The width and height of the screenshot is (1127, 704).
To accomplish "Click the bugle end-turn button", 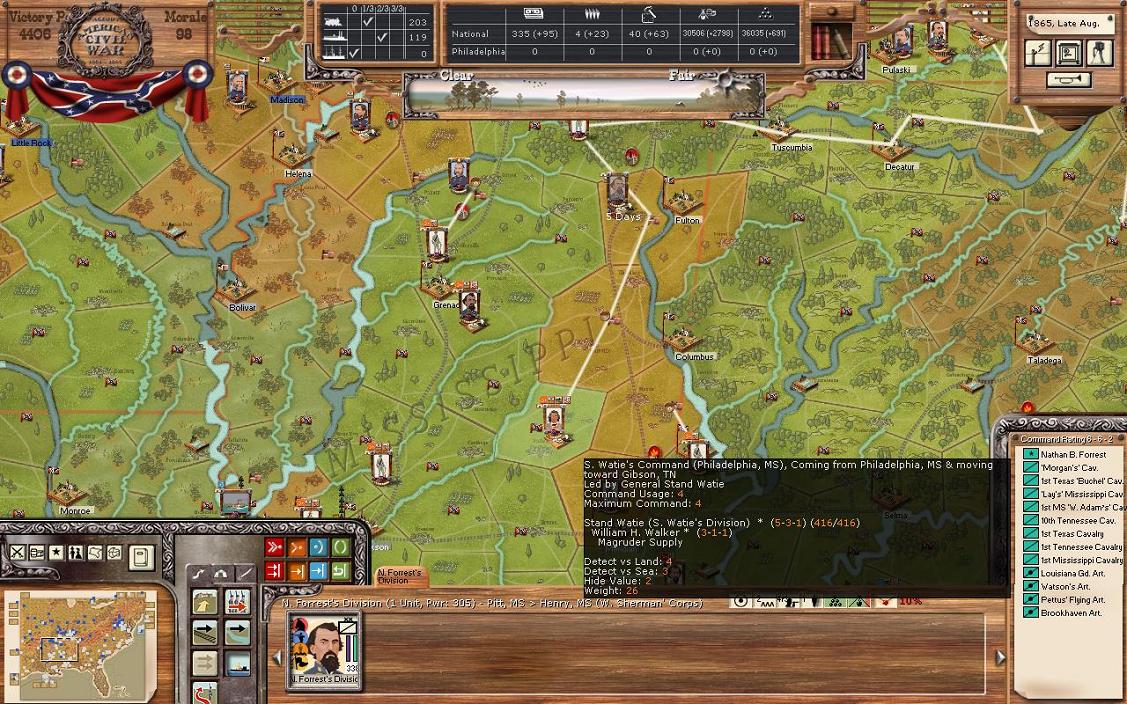I will click(1068, 80).
